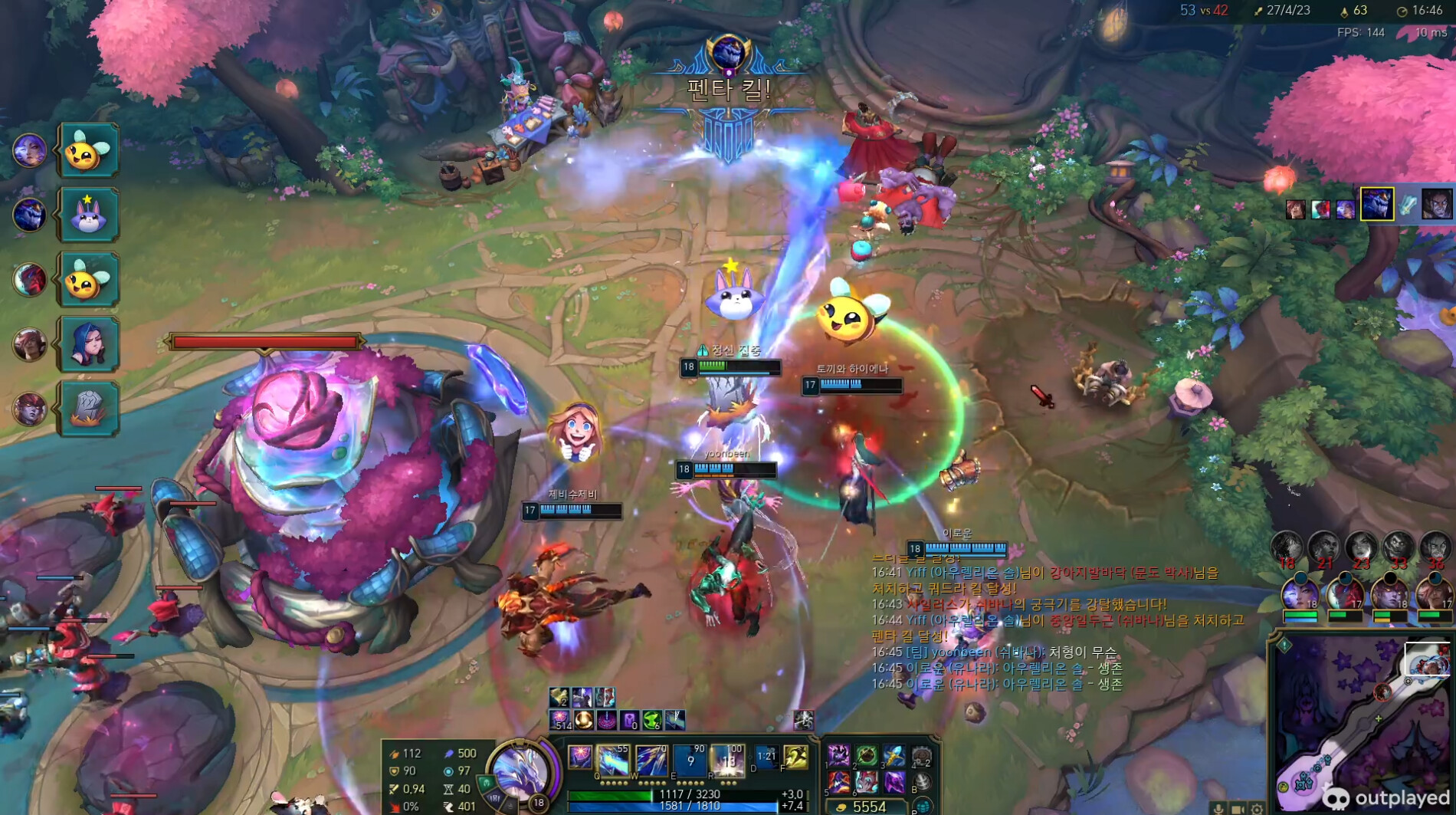Select the tombstone emote bubble

(x=88, y=407)
